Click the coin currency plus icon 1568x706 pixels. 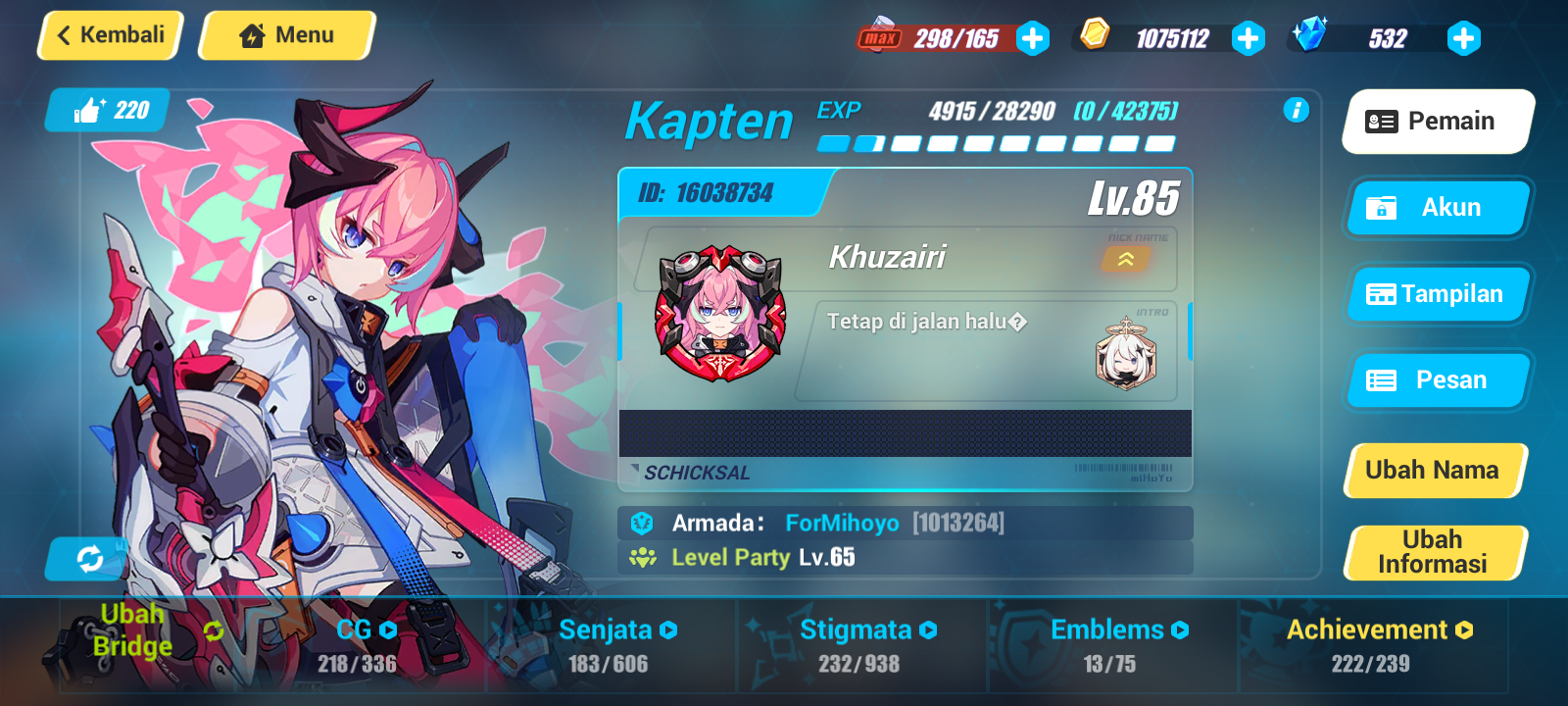1248,39
